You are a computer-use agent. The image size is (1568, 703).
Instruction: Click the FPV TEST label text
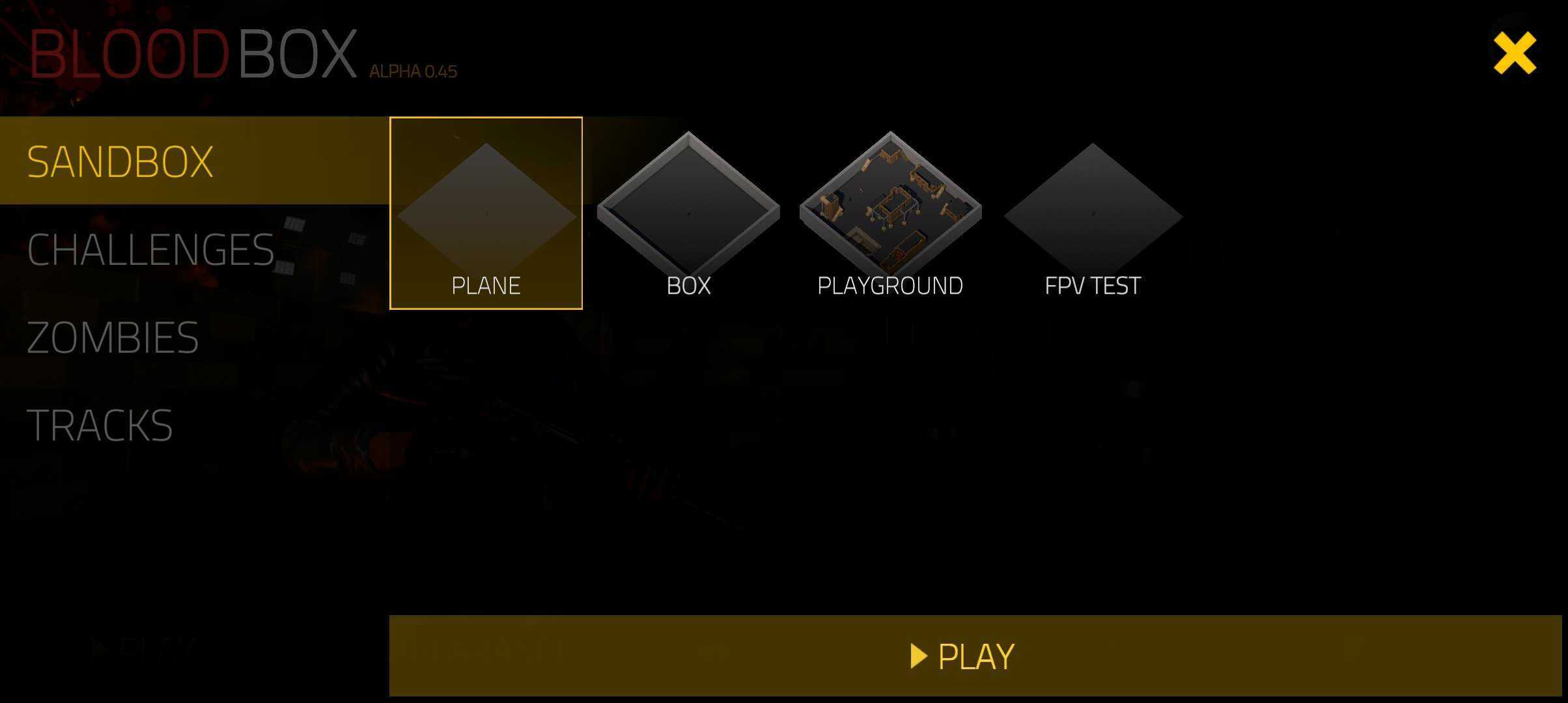click(x=1091, y=284)
